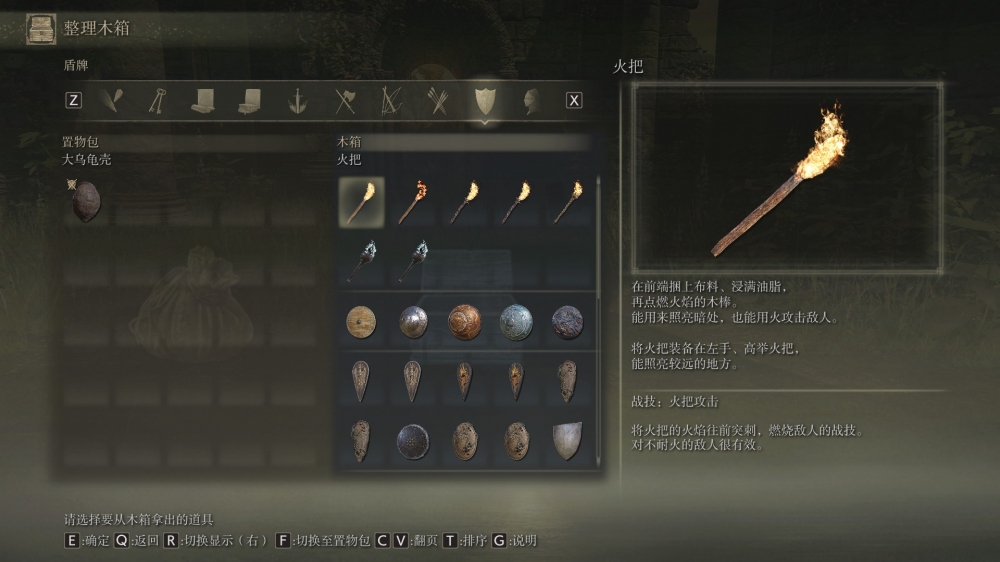Switch to the helmet head armor tab
Viewport: 1000px width, 562px height.
[x=531, y=100]
